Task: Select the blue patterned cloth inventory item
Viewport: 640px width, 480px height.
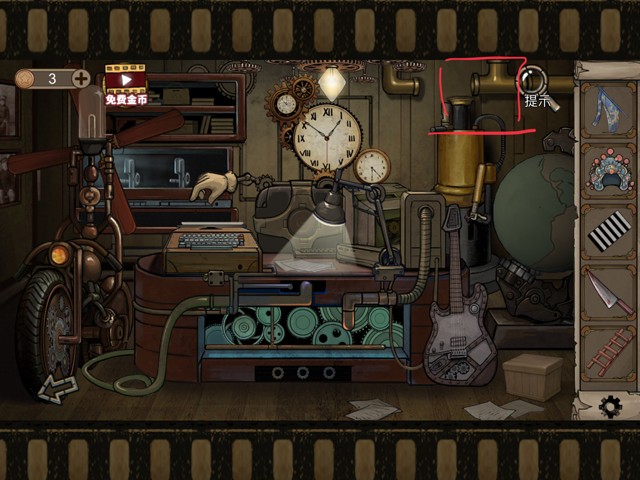Action: (607, 108)
